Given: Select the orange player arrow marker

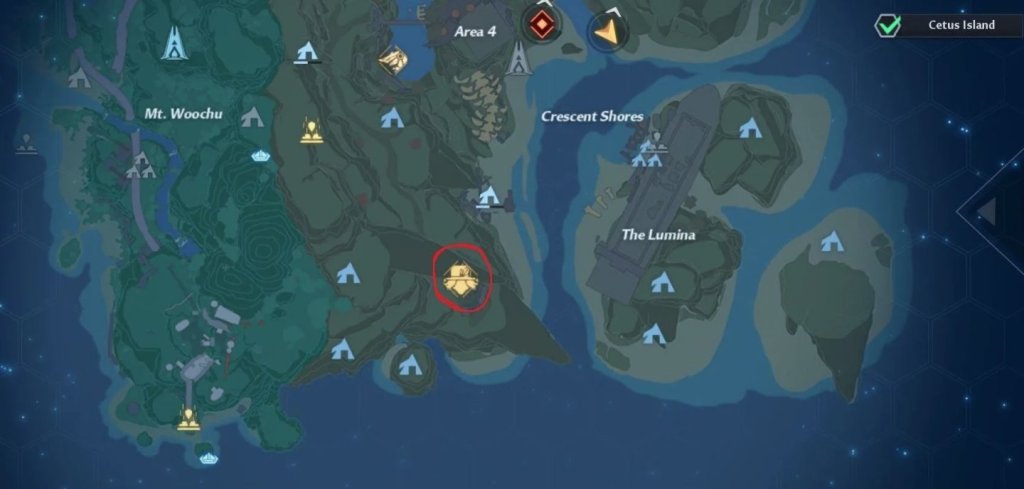Looking at the screenshot, I should point(605,31).
